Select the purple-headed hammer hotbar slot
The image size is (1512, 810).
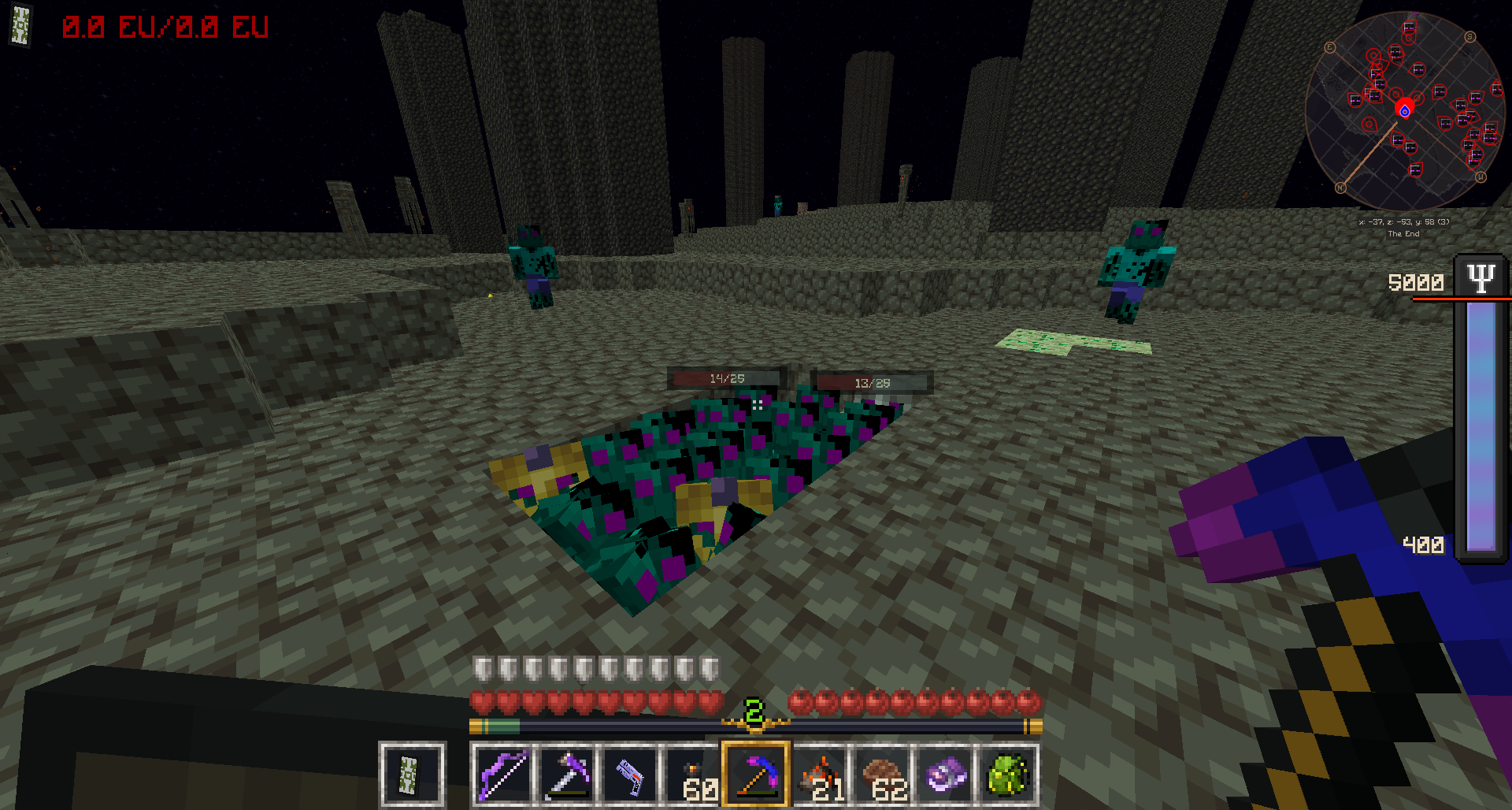point(565,775)
